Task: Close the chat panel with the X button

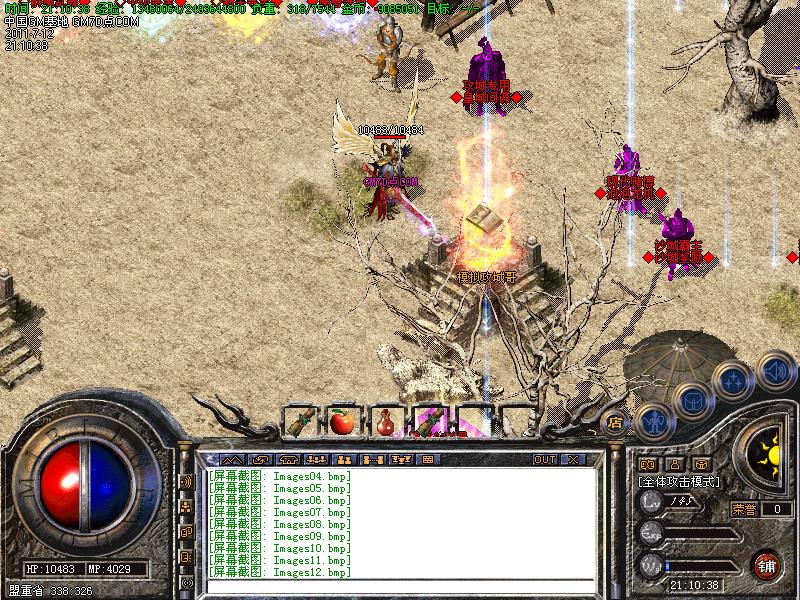Action: 573,459
